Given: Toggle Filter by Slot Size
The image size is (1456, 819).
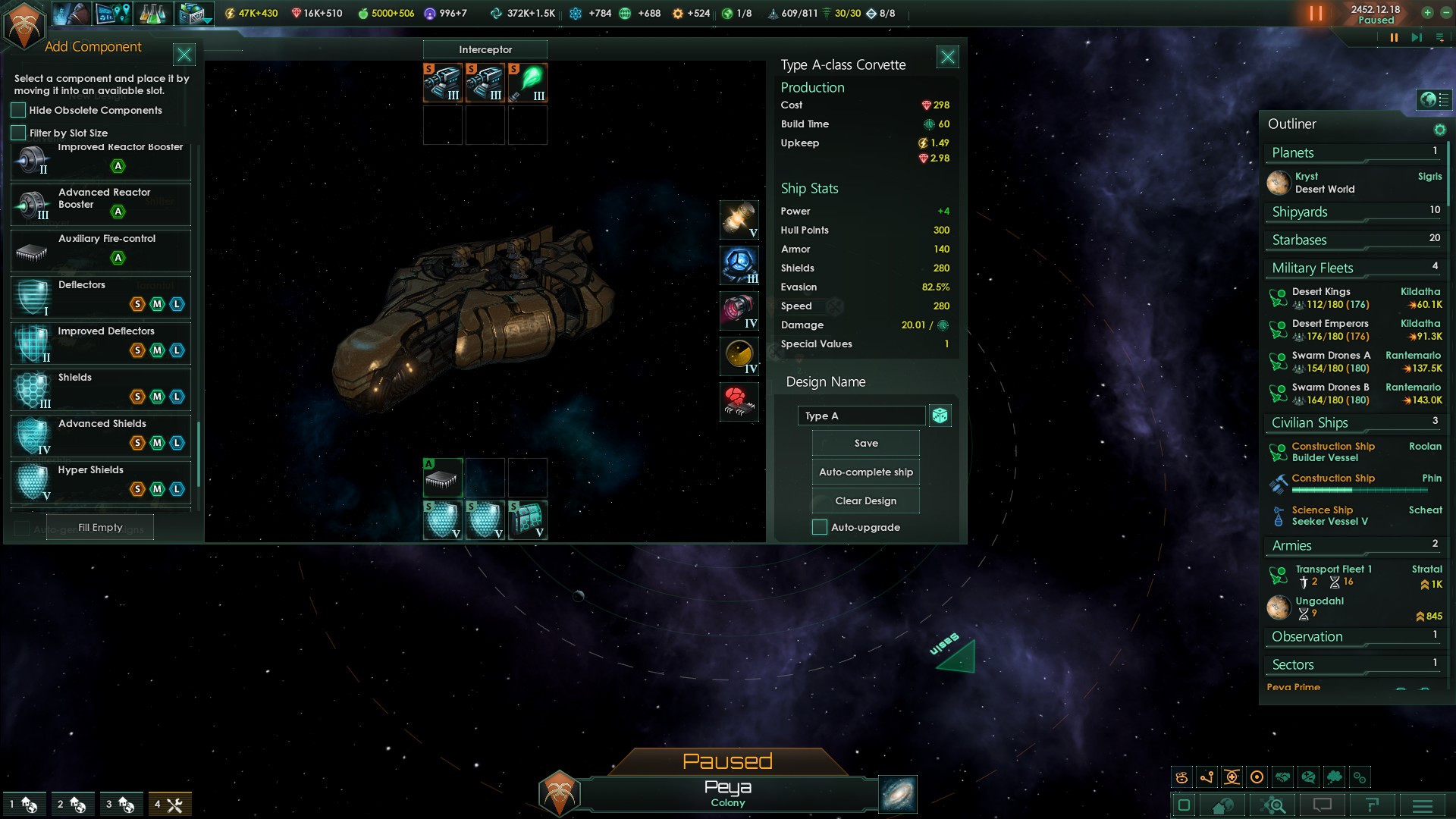Looking at the screenshot, I should 19,133.
